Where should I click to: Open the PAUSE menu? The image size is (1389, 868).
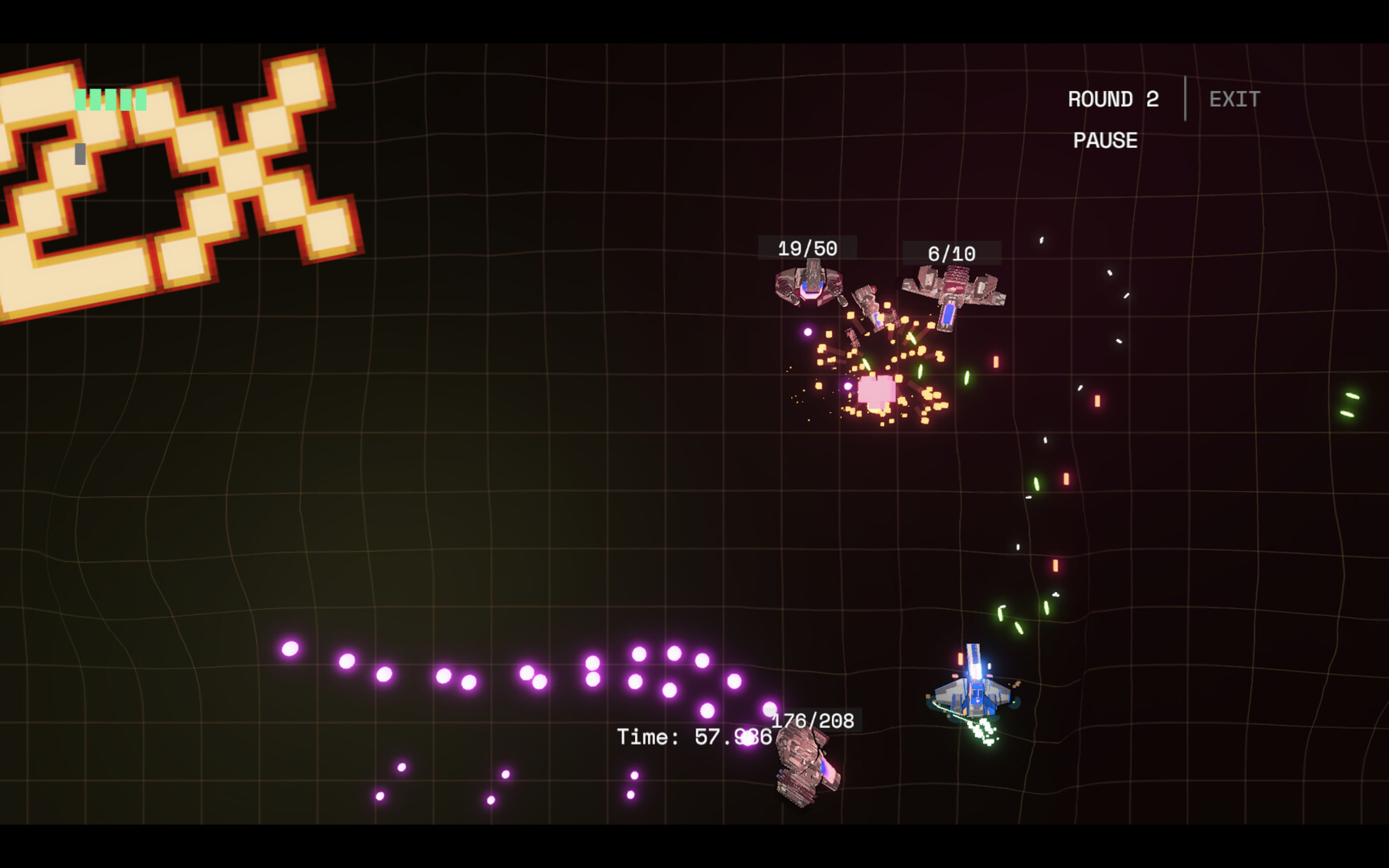pos(1104,141)
